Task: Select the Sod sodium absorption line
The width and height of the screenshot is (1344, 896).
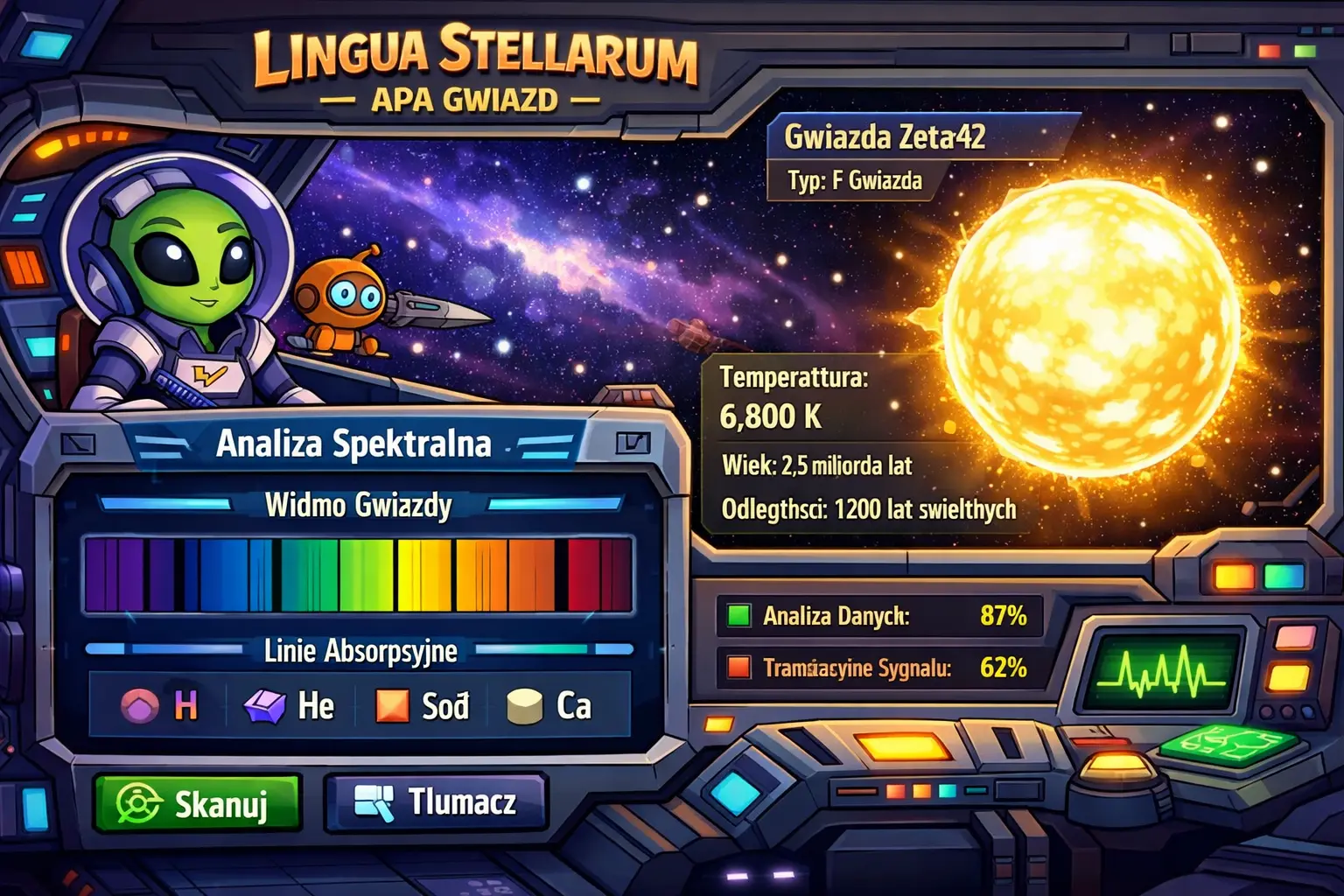Action: (x=422, y=705)
